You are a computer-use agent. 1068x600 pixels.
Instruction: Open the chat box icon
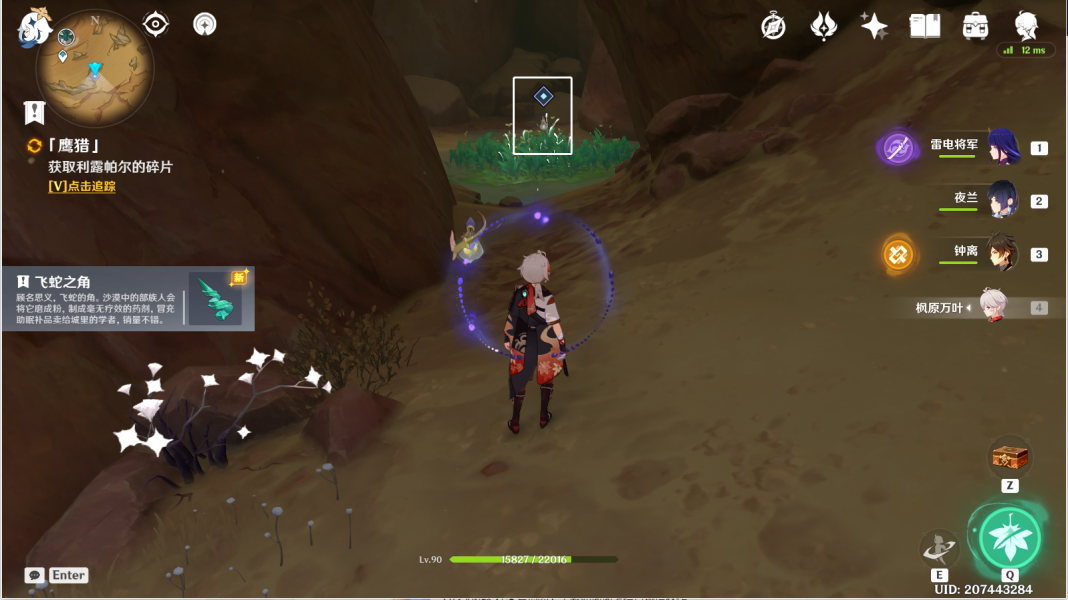35,575
